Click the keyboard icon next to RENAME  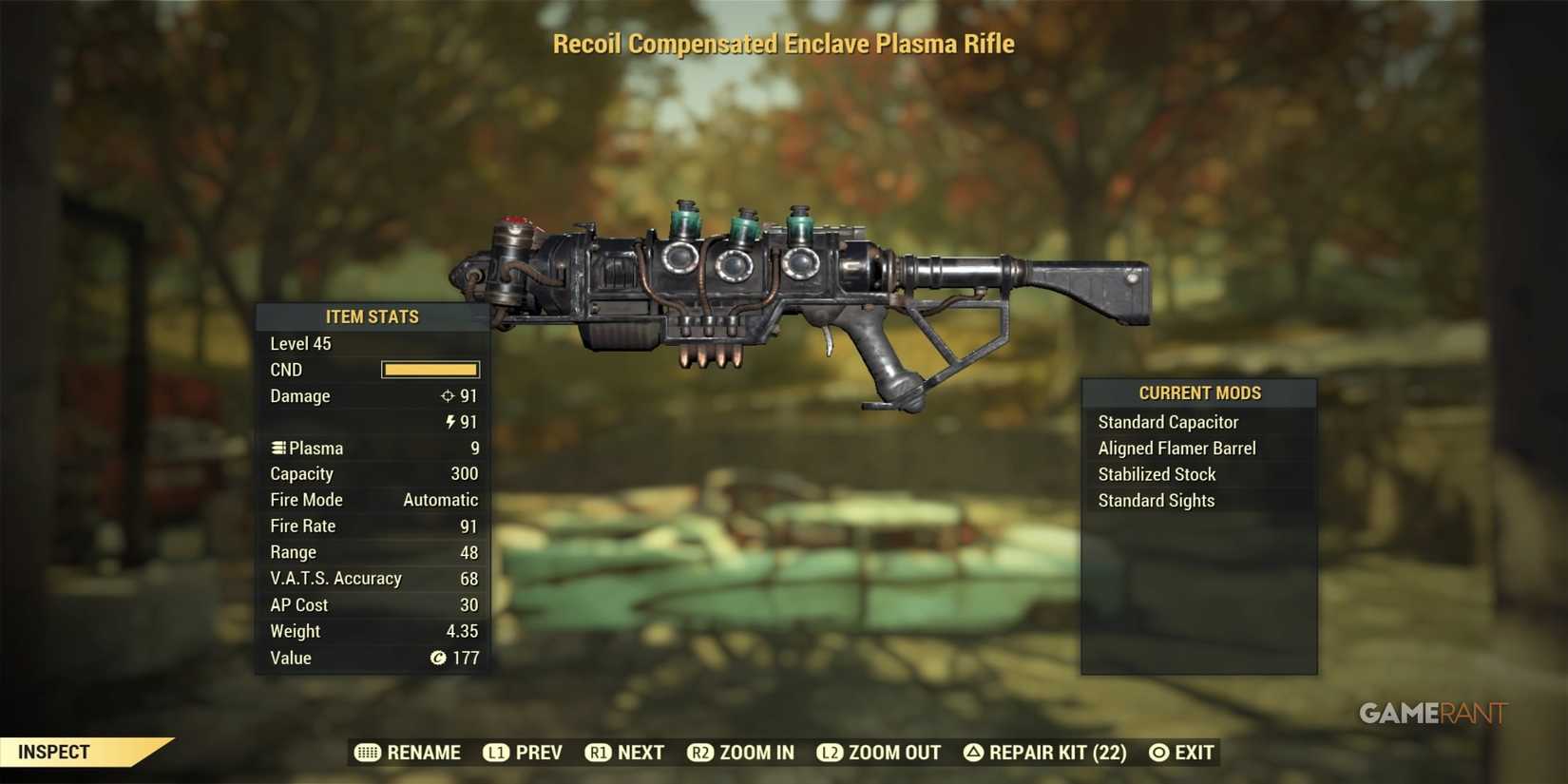point(366,752)
